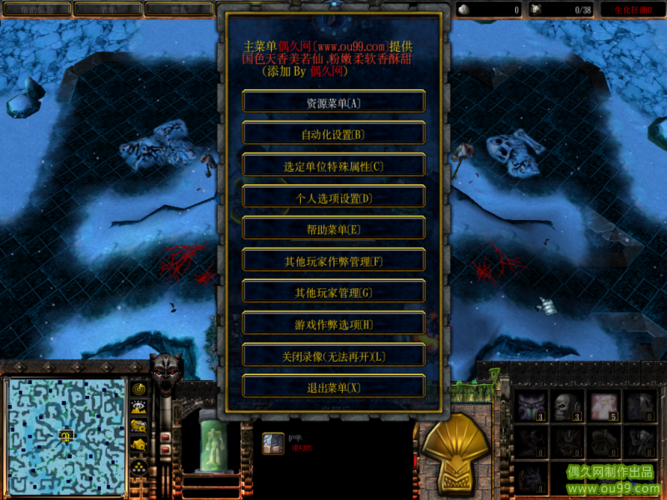Click the minimap in the corner
This screenshot has width=667, height=500.
pos(64,435)
